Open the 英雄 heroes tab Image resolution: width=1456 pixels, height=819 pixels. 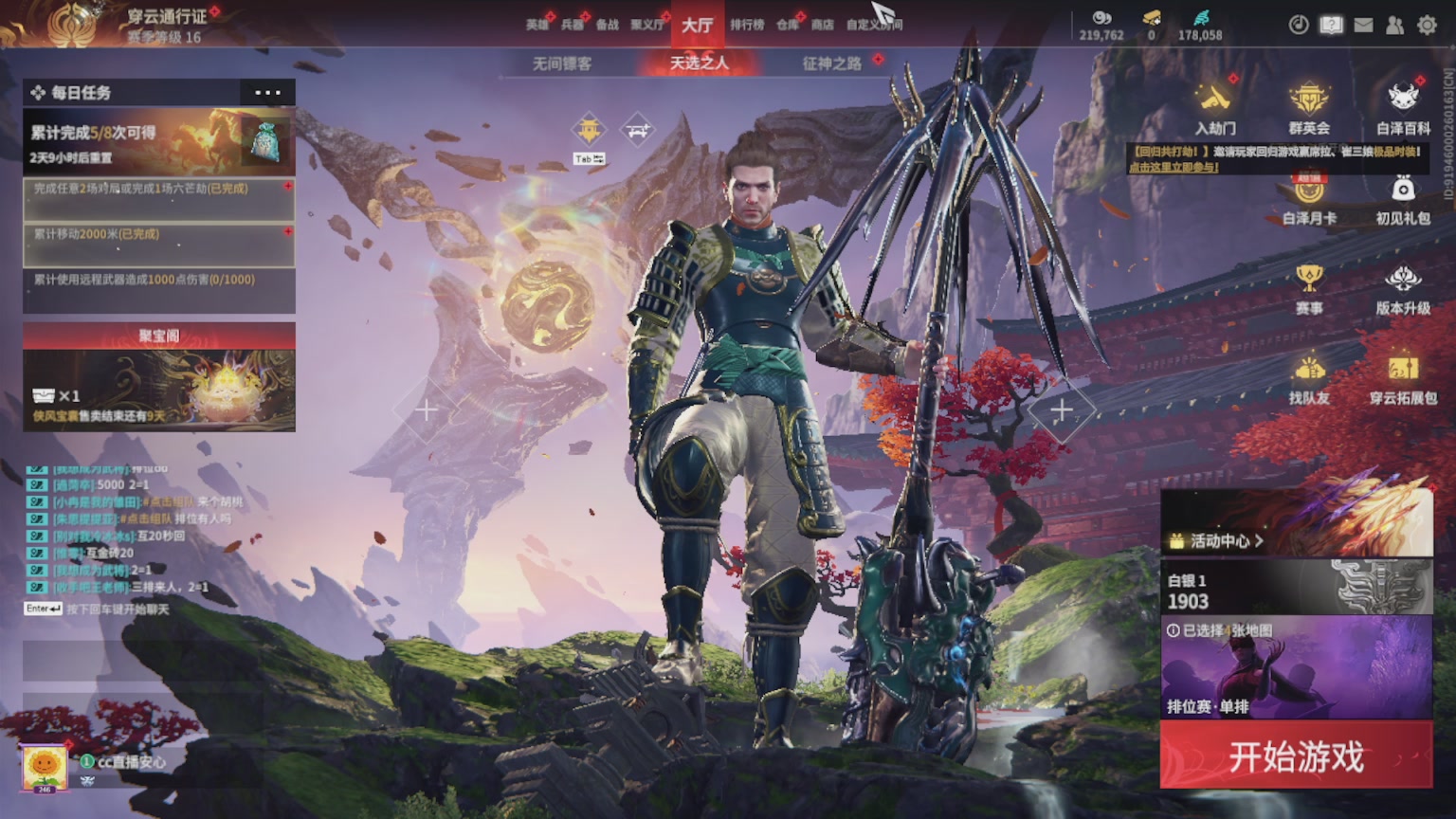click(x=537, y=25)
